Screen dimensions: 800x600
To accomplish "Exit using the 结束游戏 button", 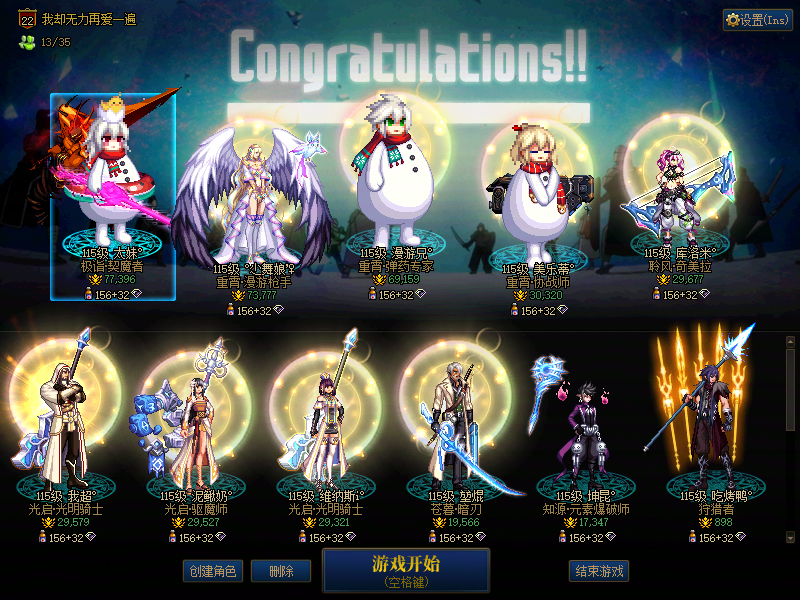I will (599, 571).
